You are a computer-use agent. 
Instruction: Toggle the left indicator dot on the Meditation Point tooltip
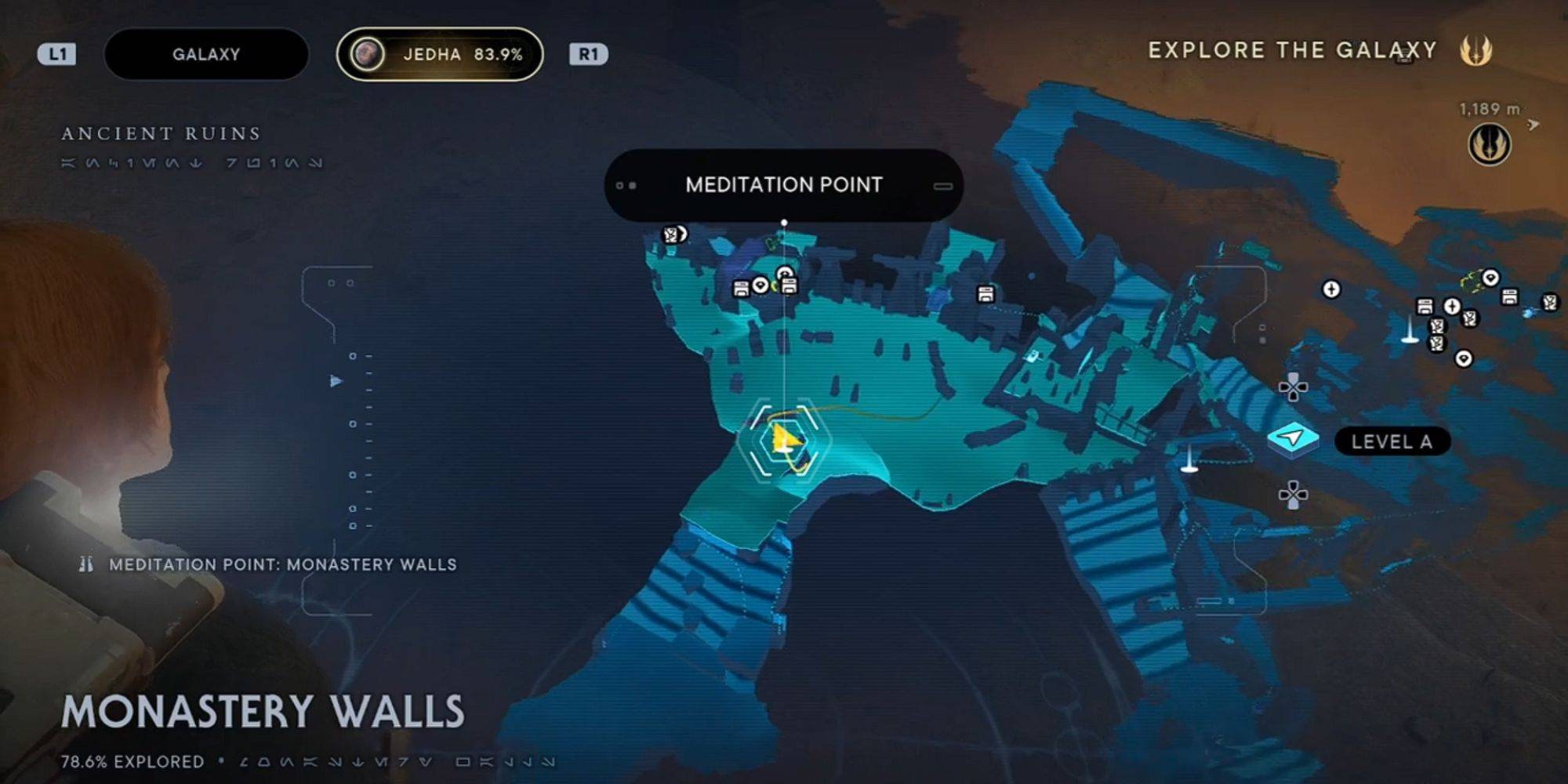pos(619,184)
